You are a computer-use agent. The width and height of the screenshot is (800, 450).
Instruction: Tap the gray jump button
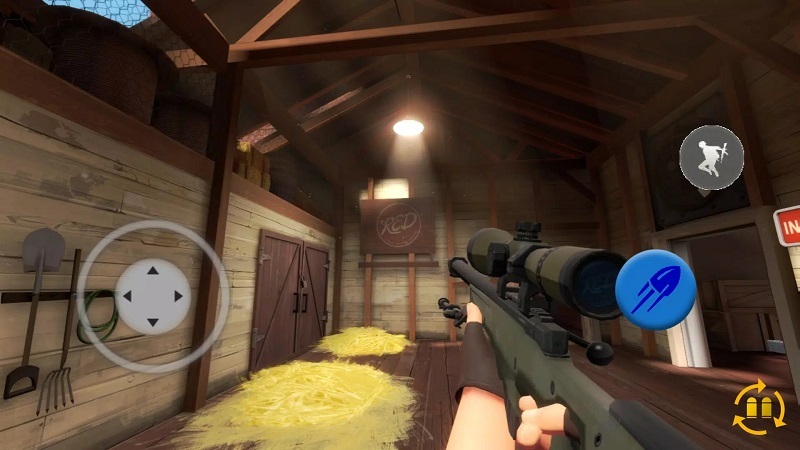712,157
